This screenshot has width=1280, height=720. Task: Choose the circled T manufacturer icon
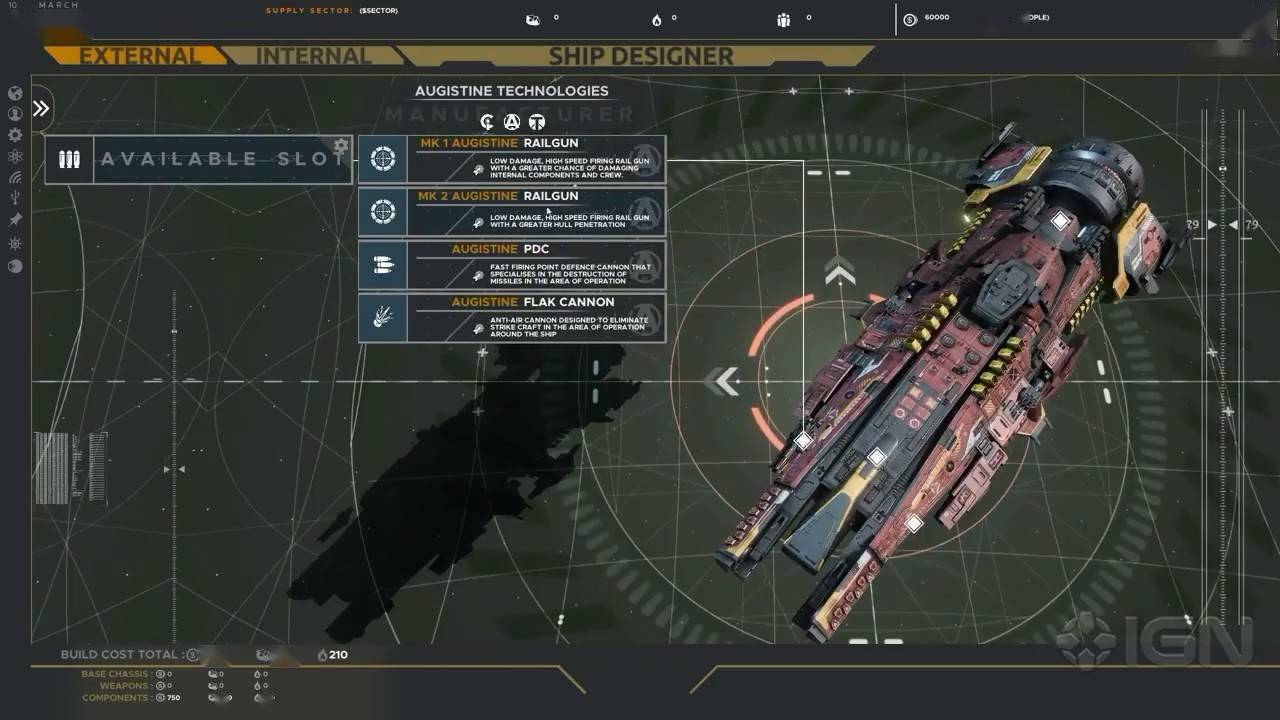click(x=537, y=123)
